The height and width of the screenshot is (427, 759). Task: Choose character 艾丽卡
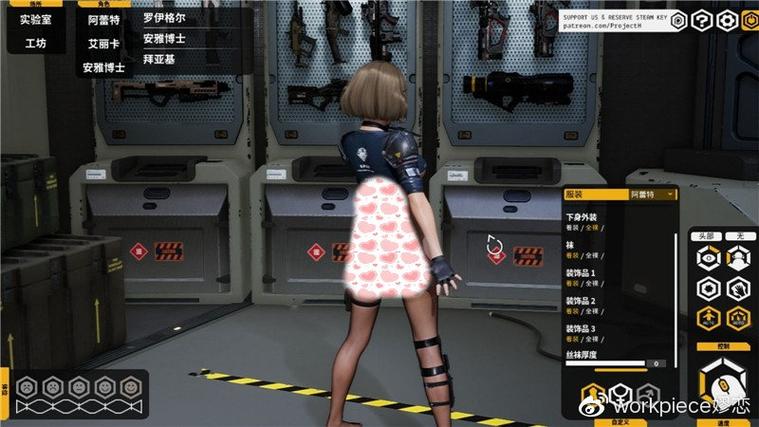[103, 44]
